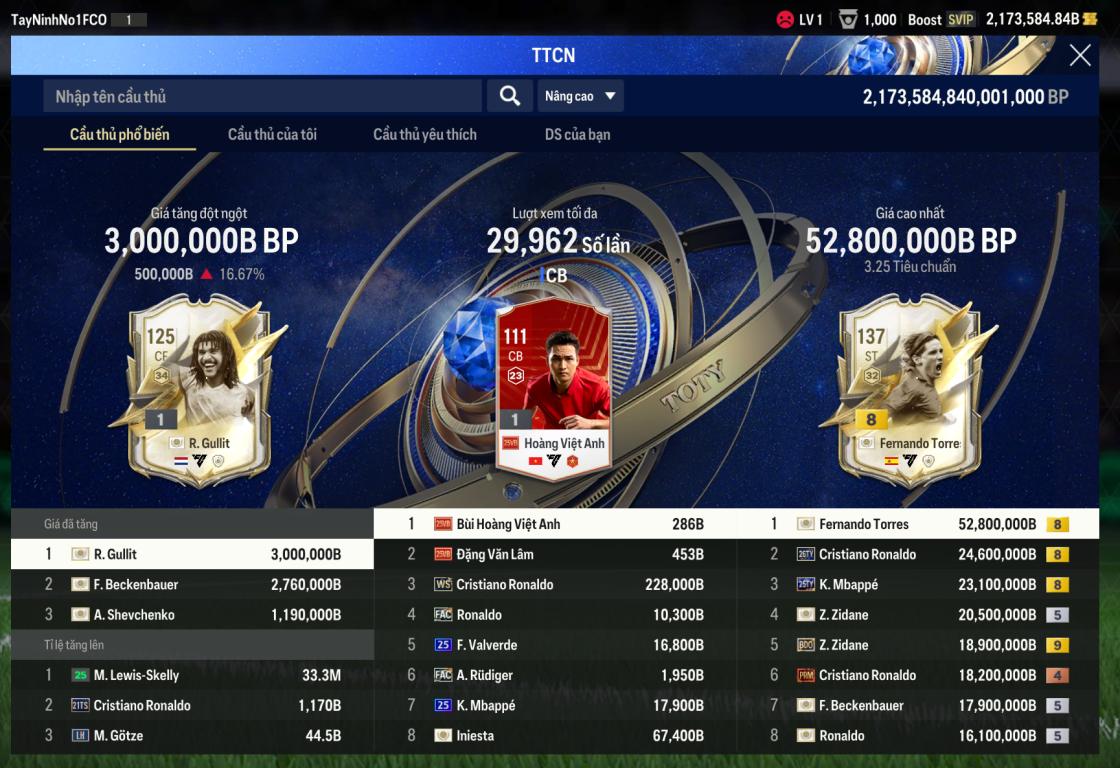Click the player name search field
The width and height of the screenshot is (1120, 768).
(x=262, y=96)
